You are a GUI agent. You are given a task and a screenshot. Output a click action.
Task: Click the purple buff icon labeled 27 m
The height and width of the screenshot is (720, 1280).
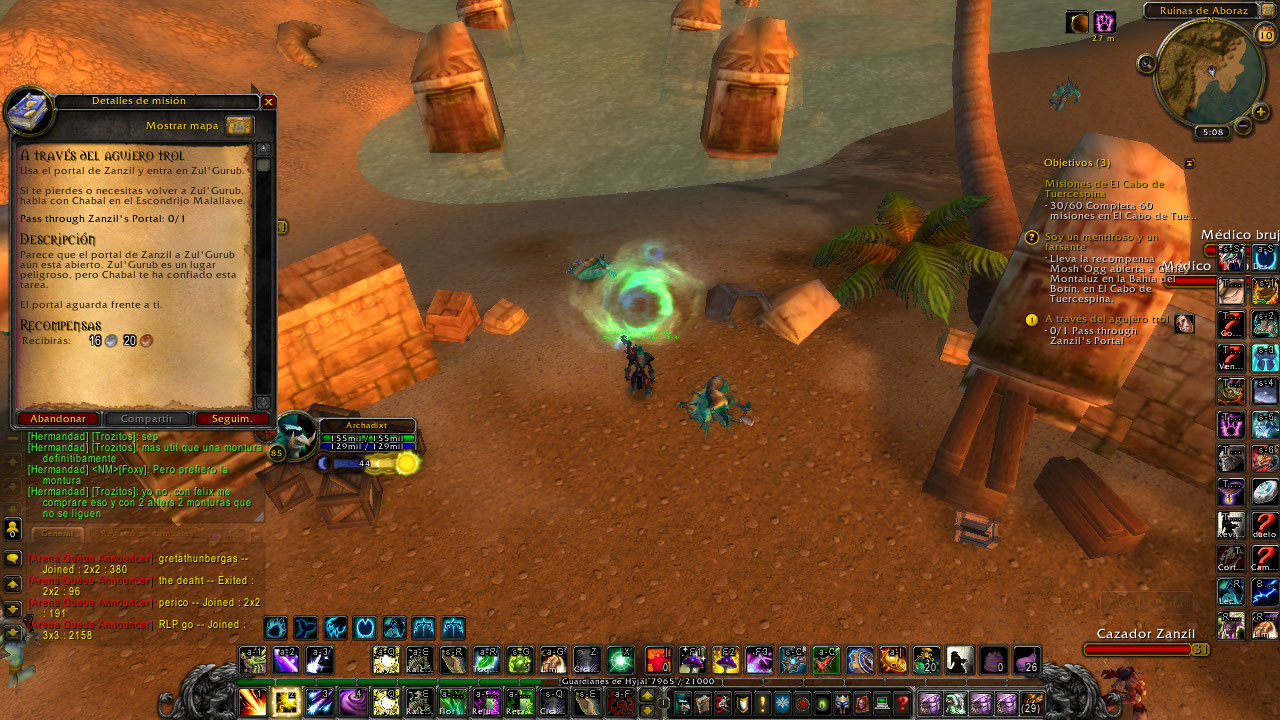pos(1105,20)
